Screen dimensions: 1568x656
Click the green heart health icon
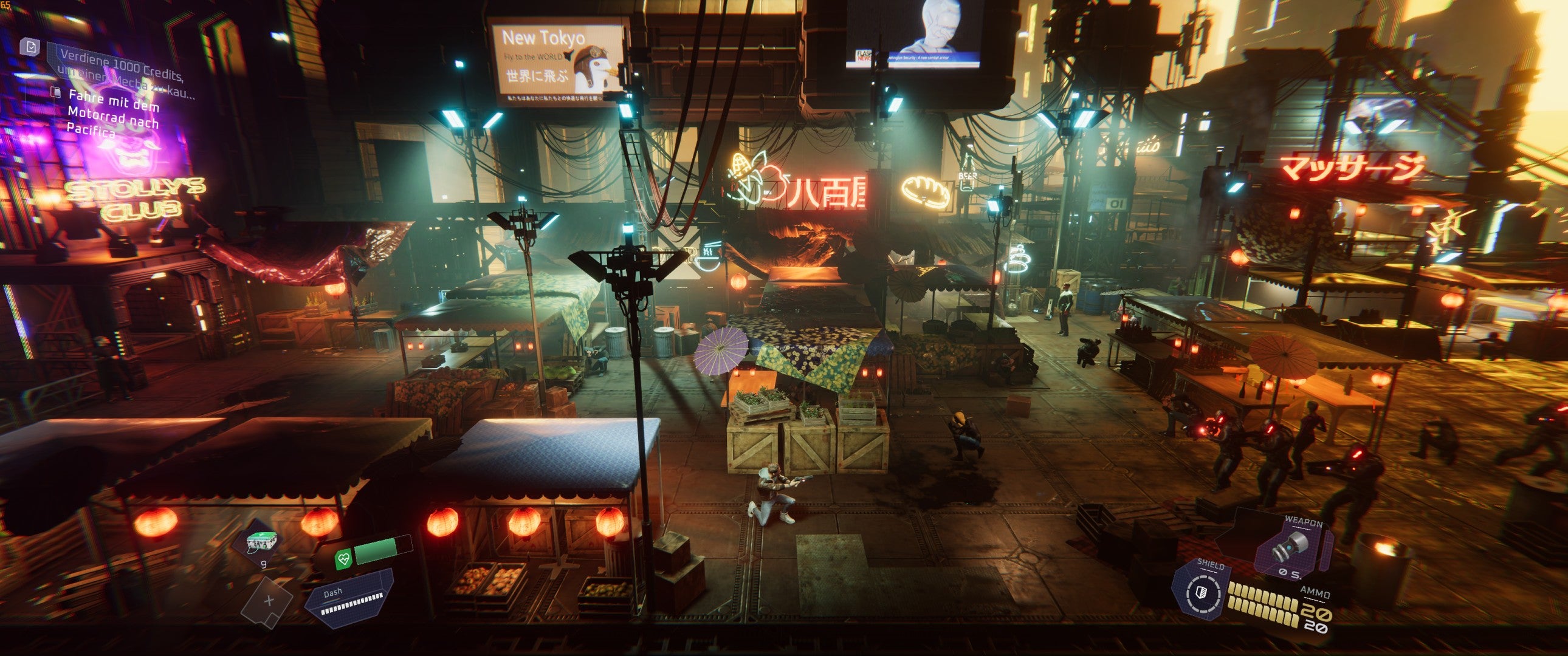[x=344, y=559]
